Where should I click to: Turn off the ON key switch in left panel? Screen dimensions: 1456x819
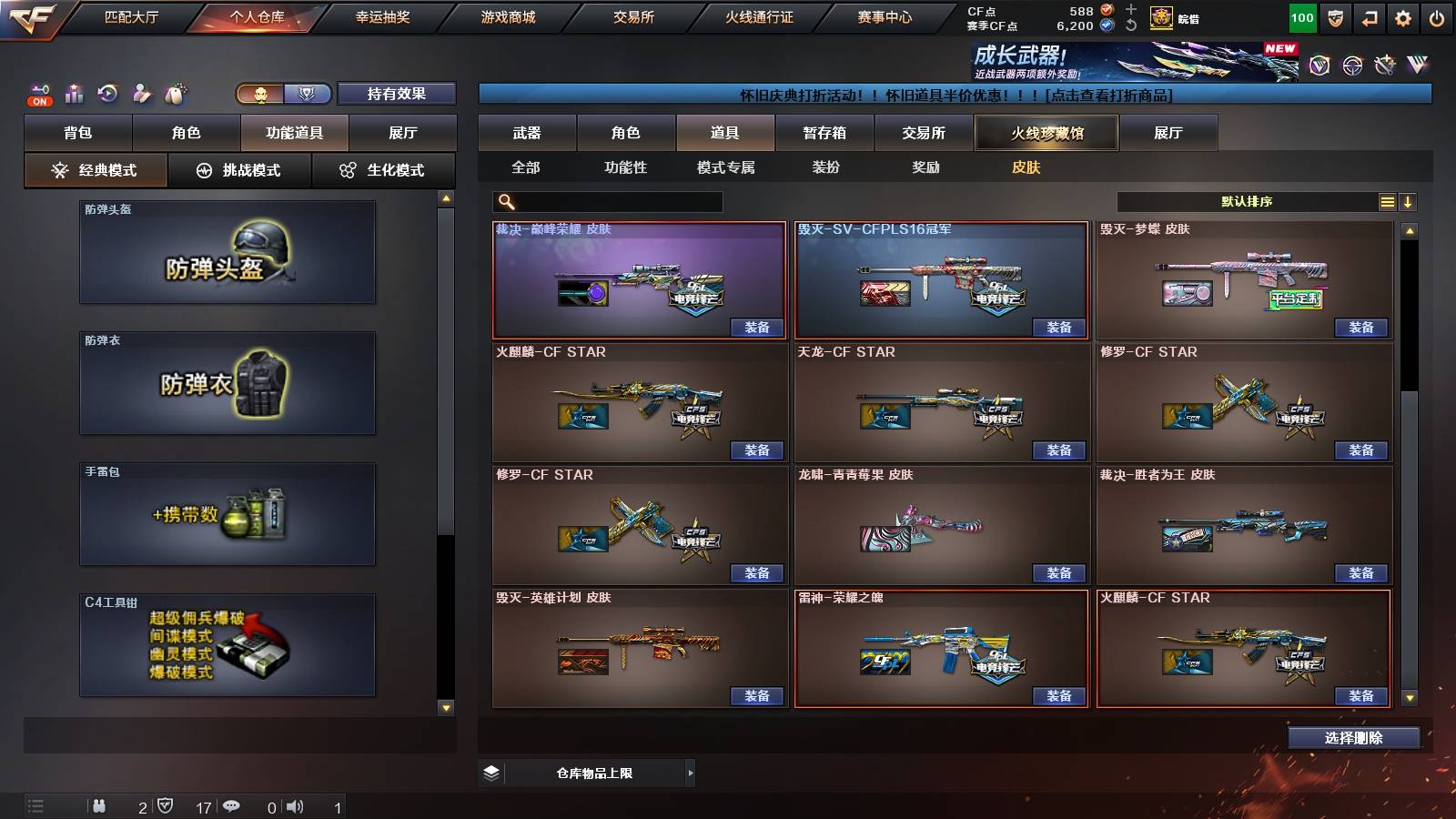click(x=38, y=100)
